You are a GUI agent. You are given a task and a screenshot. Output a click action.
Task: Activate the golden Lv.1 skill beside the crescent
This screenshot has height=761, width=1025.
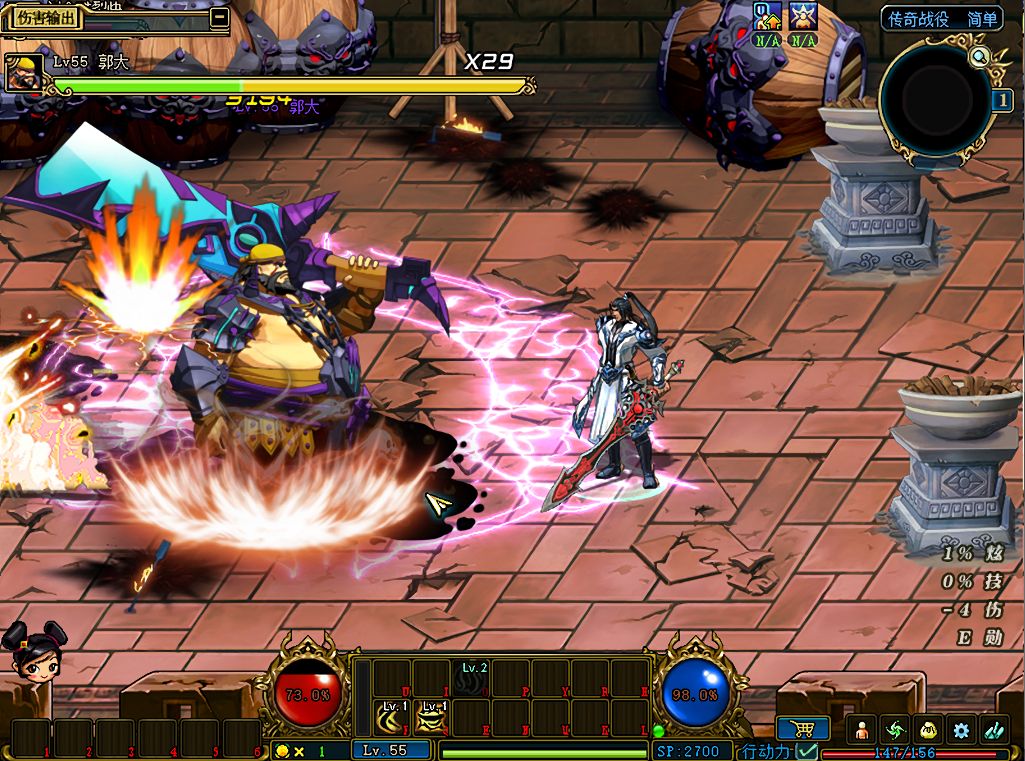coord(432,717)
